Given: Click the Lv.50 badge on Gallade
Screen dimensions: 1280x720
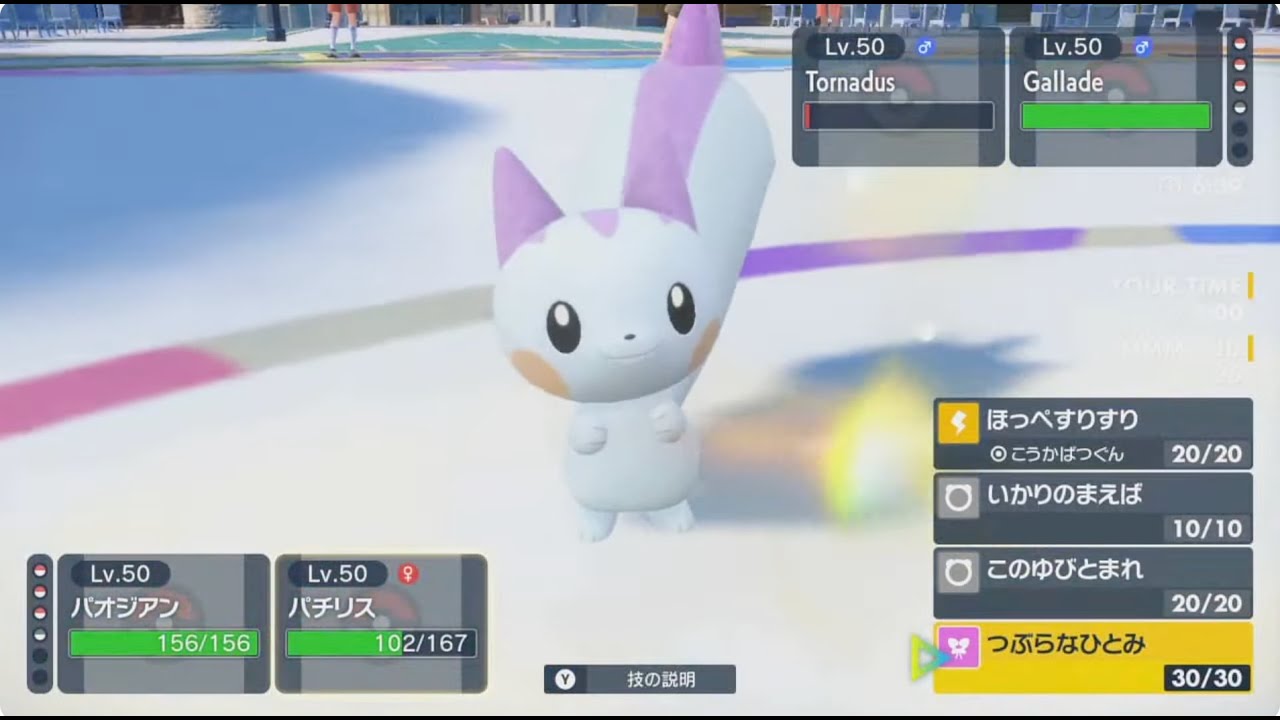Looking at the screenshot, I should [1070, 46].
